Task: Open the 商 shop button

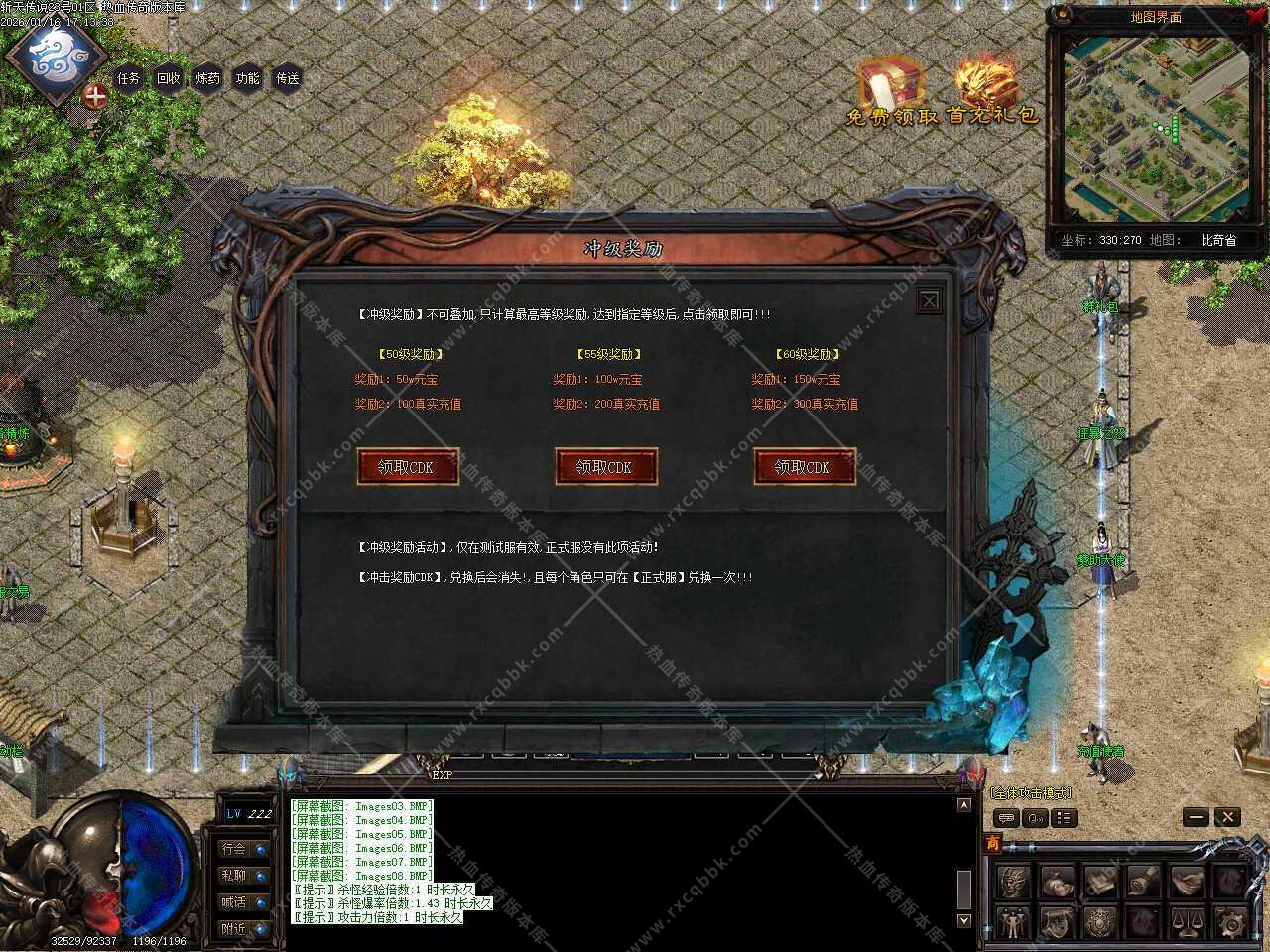Action: (992, 844)
